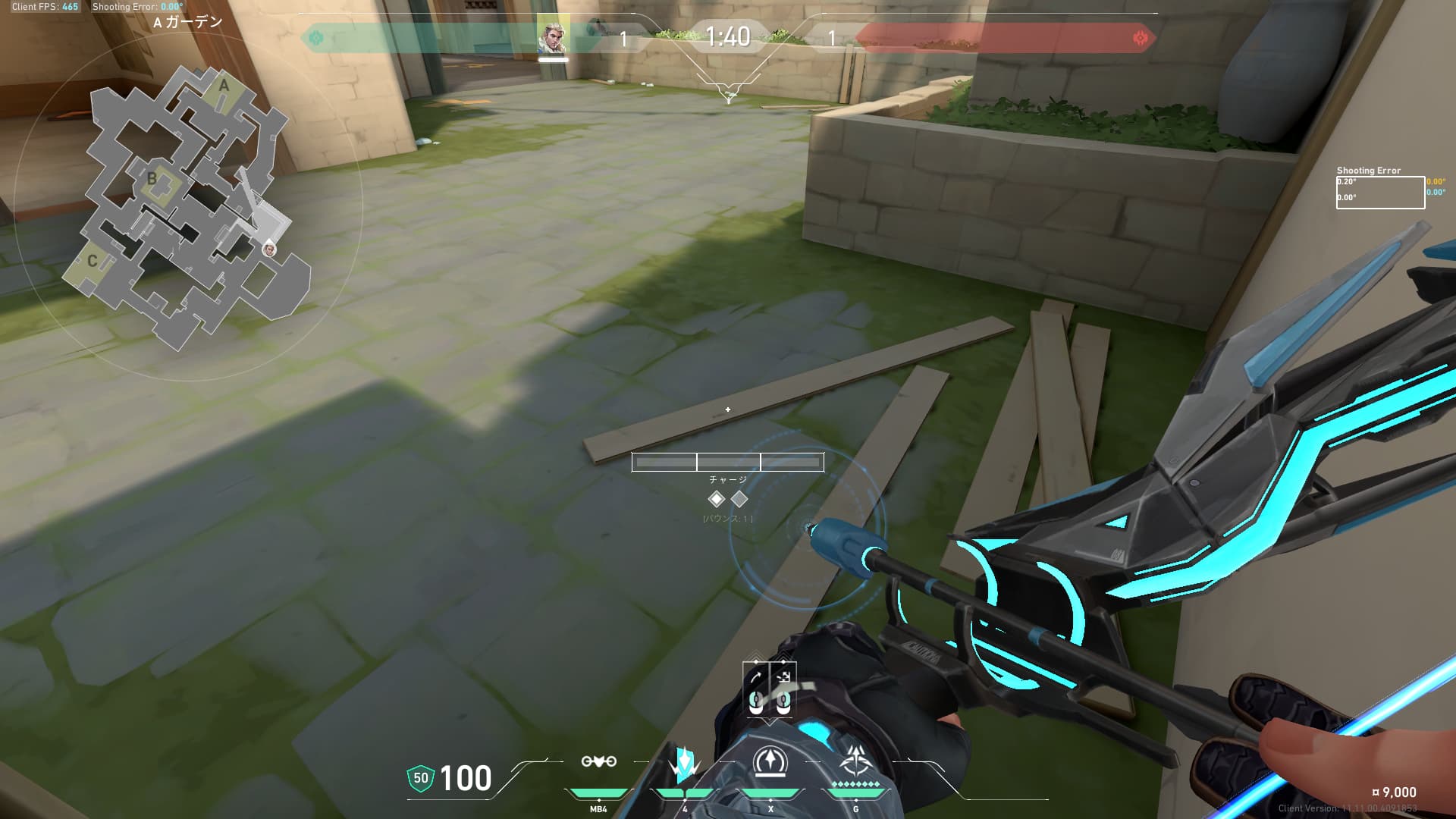
Task: Activate the Shock Bolt ability icon
Action: 684,764
